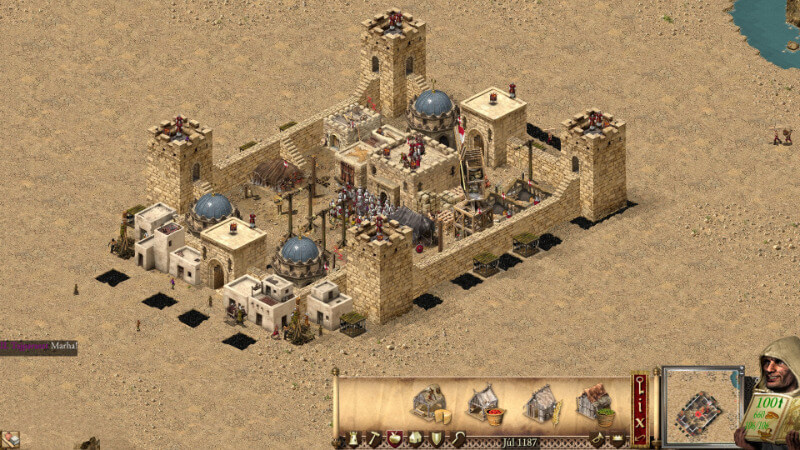Switch to the industry hammer category

tap(374, 438)
